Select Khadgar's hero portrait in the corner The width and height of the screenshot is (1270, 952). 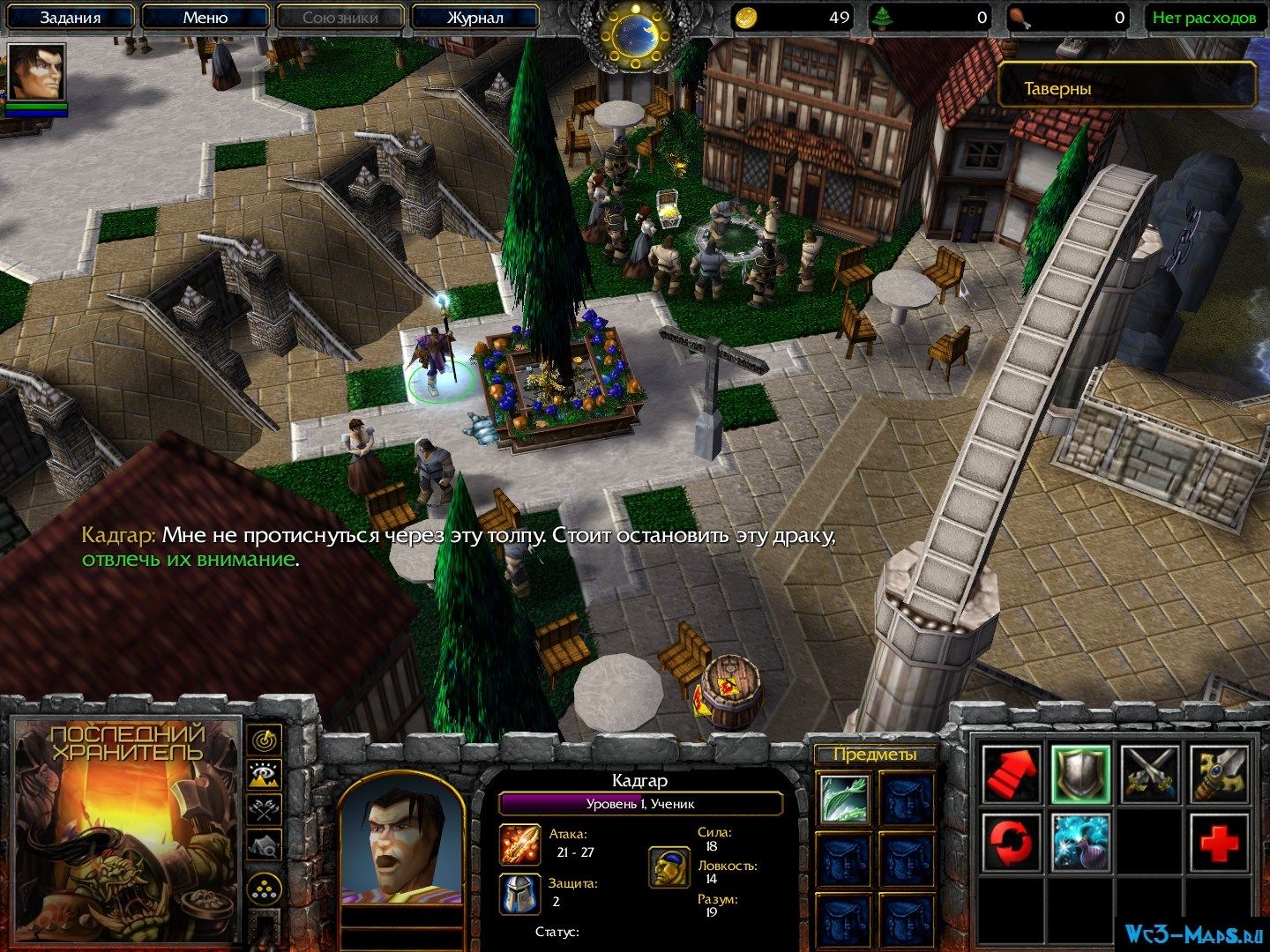36,72
